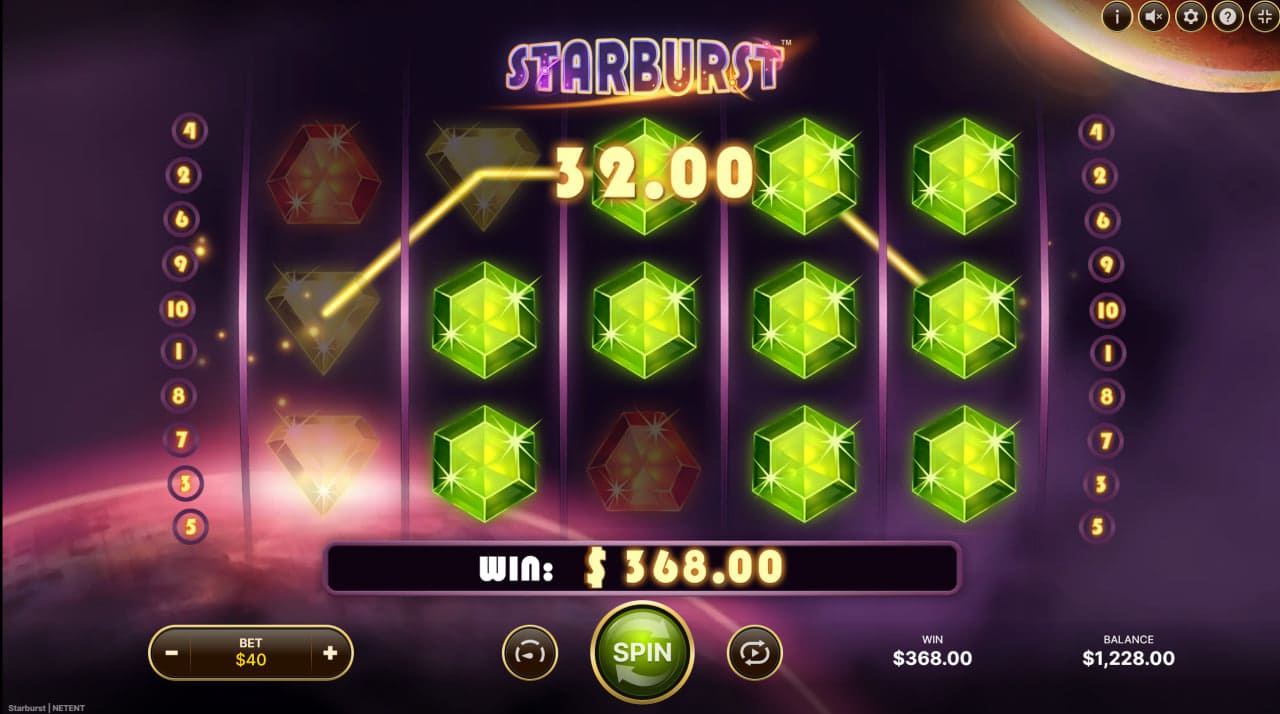Spin the reels with the green SPIN button
Viewport: 1280px width, 714px height.
[642, 652]
